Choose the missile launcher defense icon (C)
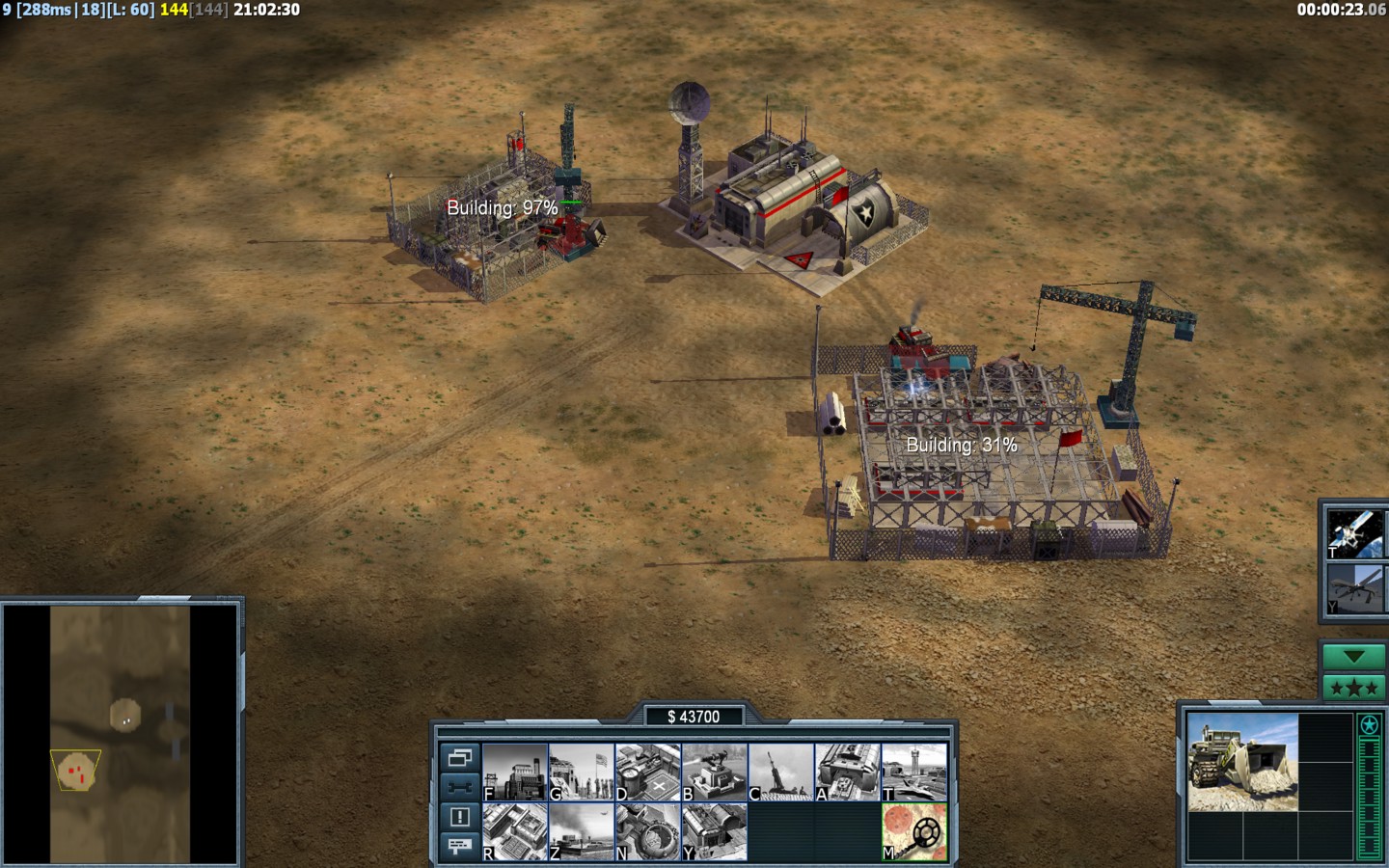This screenshot has width=1389, height=868. click(x=781, y=772)
